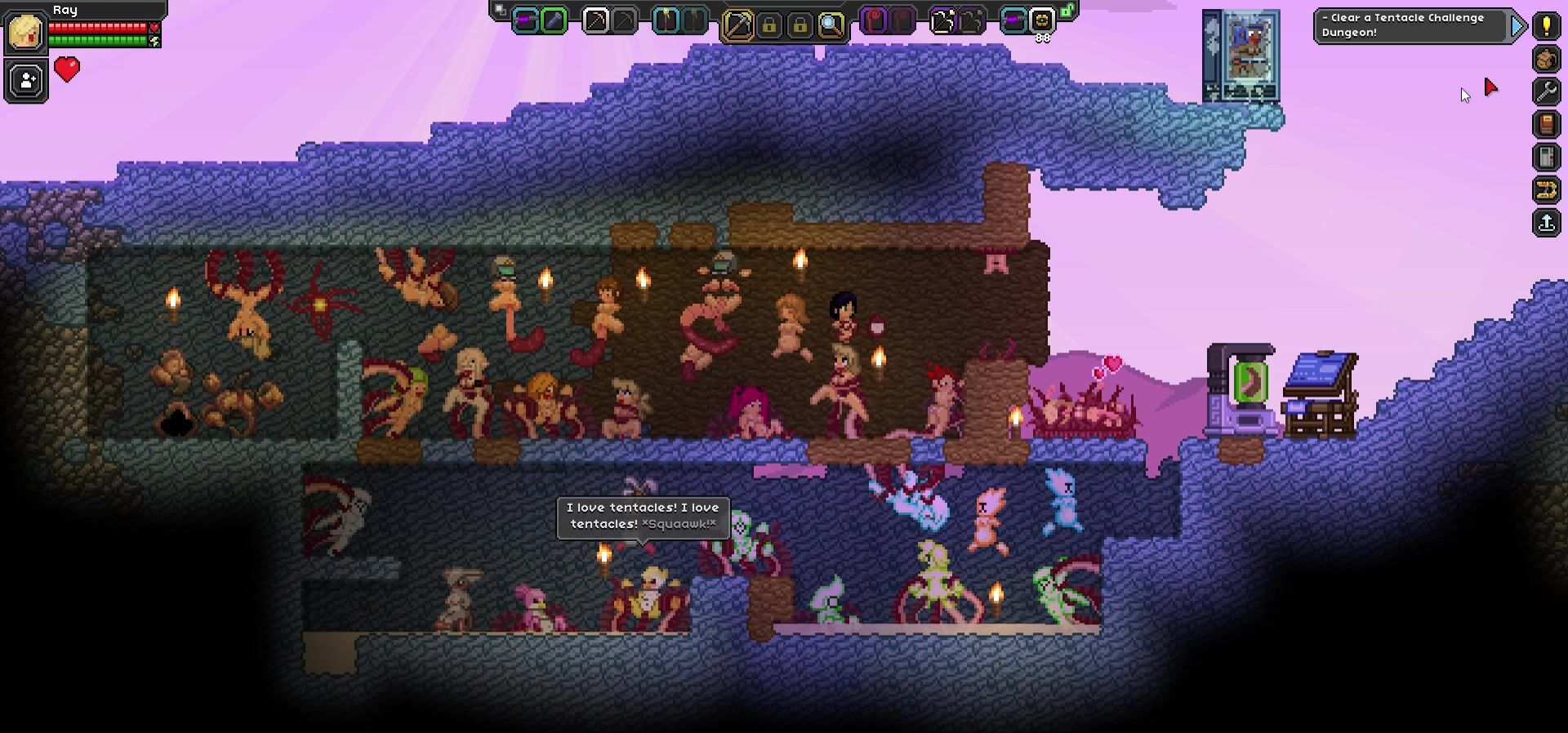Select the matter manipulator pickaxe slot
Screen dimensions: 1568x733
coord(737,25)
